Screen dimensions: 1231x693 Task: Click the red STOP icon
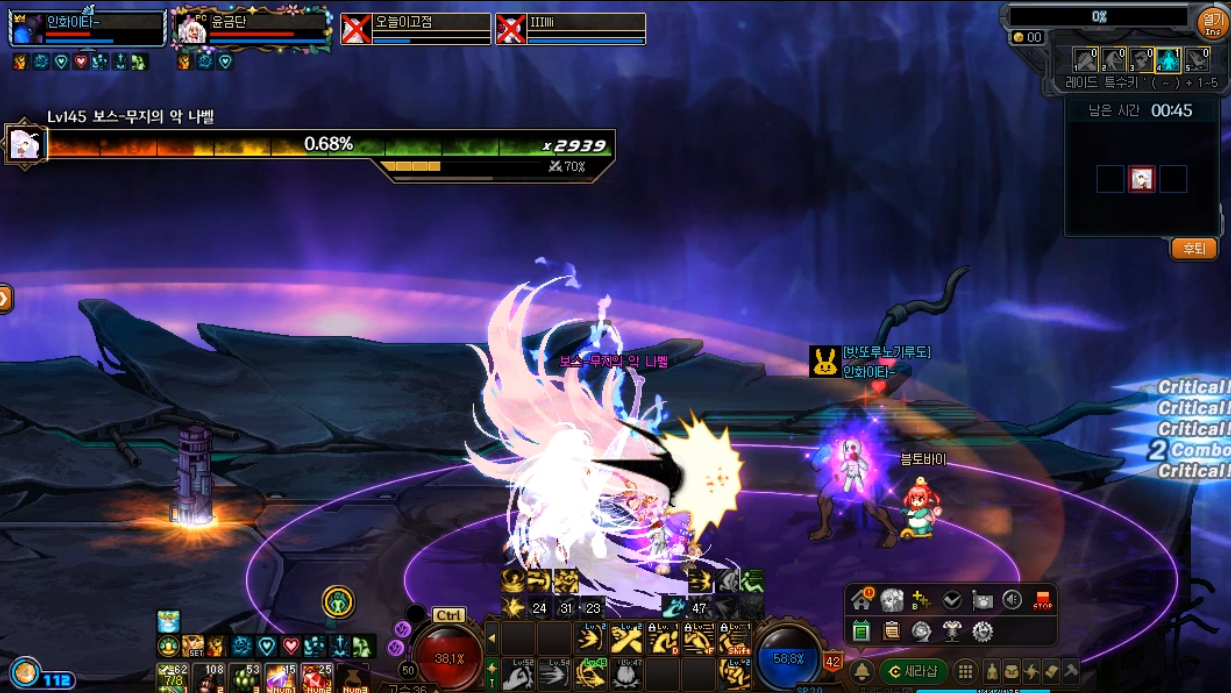(1043, 600)
